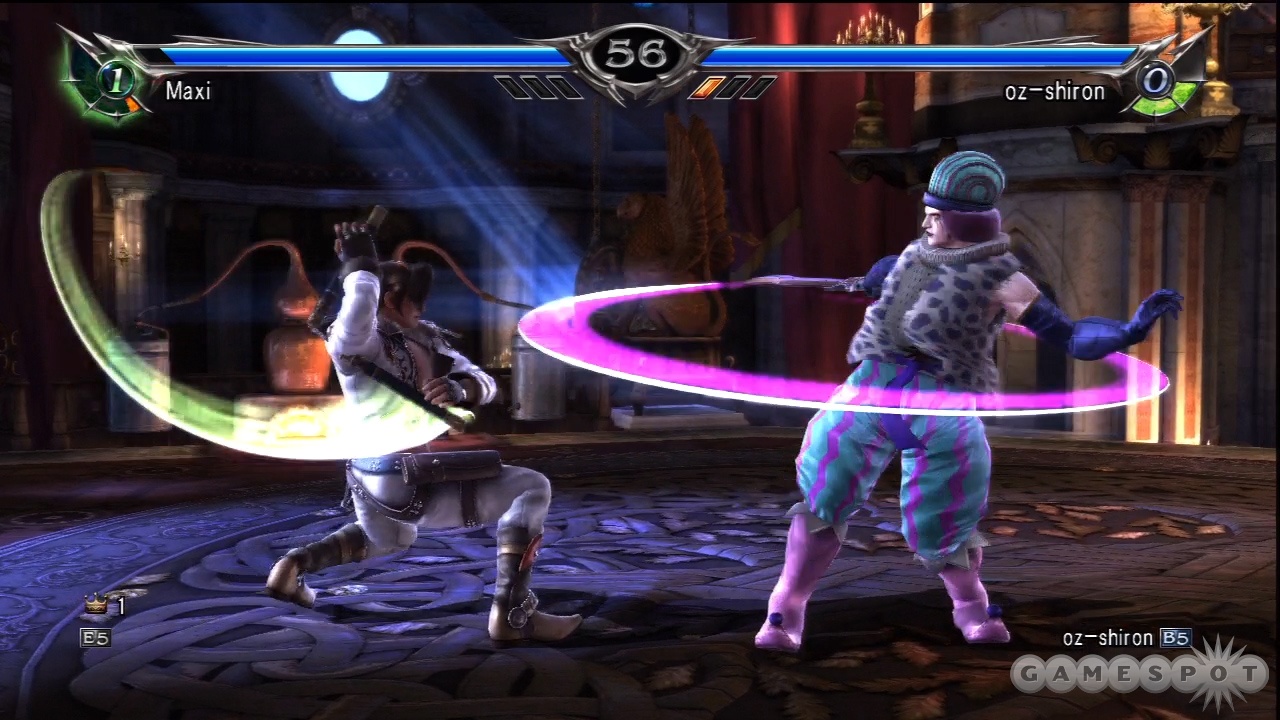Screen dimensions: 1280x720
Task: Open the E5 rank badge
Action: pos(96,638)
